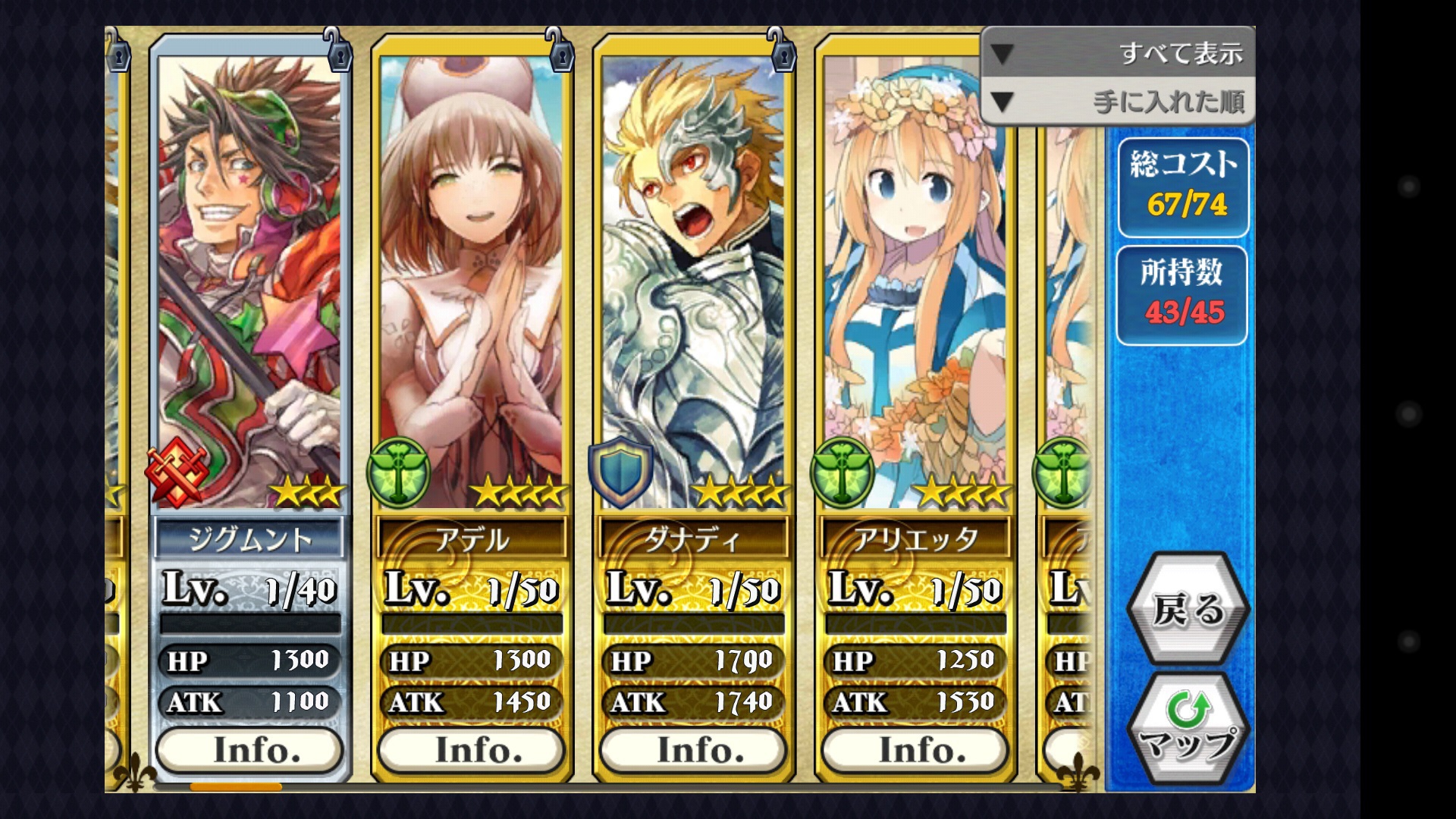
Task: Open the マップ map button
Action: (1188, 730)
